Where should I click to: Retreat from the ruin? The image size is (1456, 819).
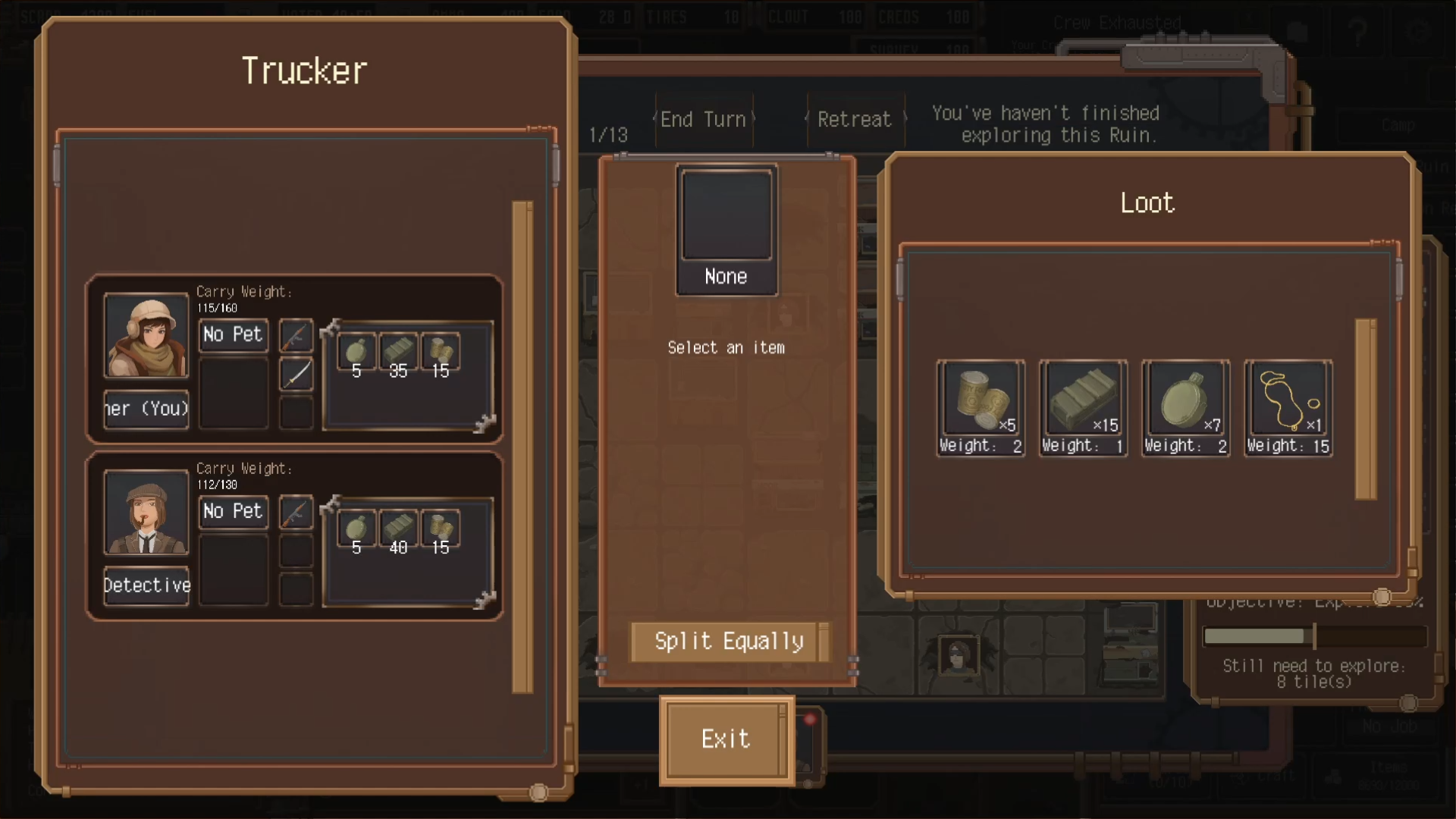854,120
